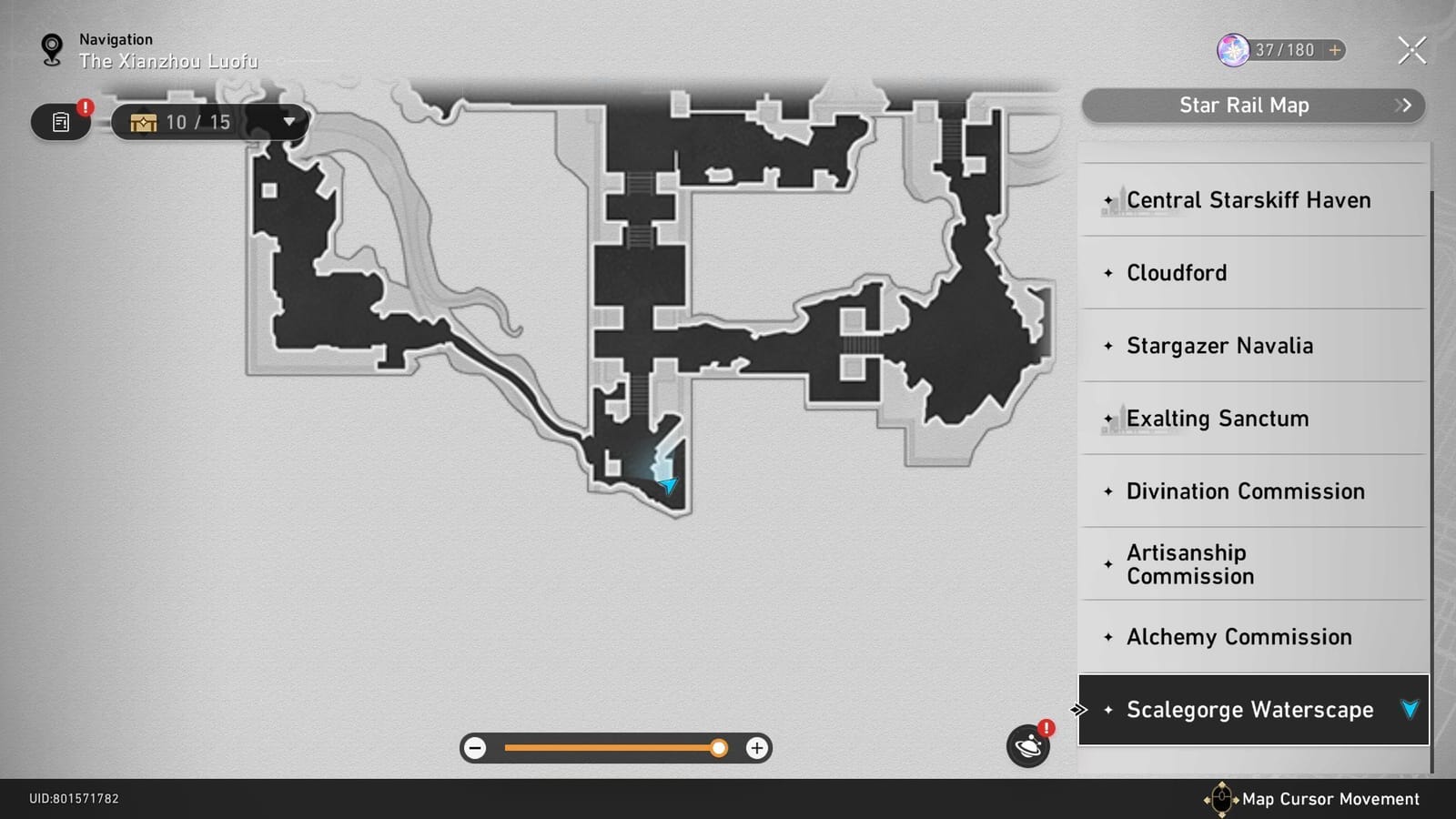Select the Stargazer Navalia region
This screenshot has width=1456, height=819.
pos(1219,346)
